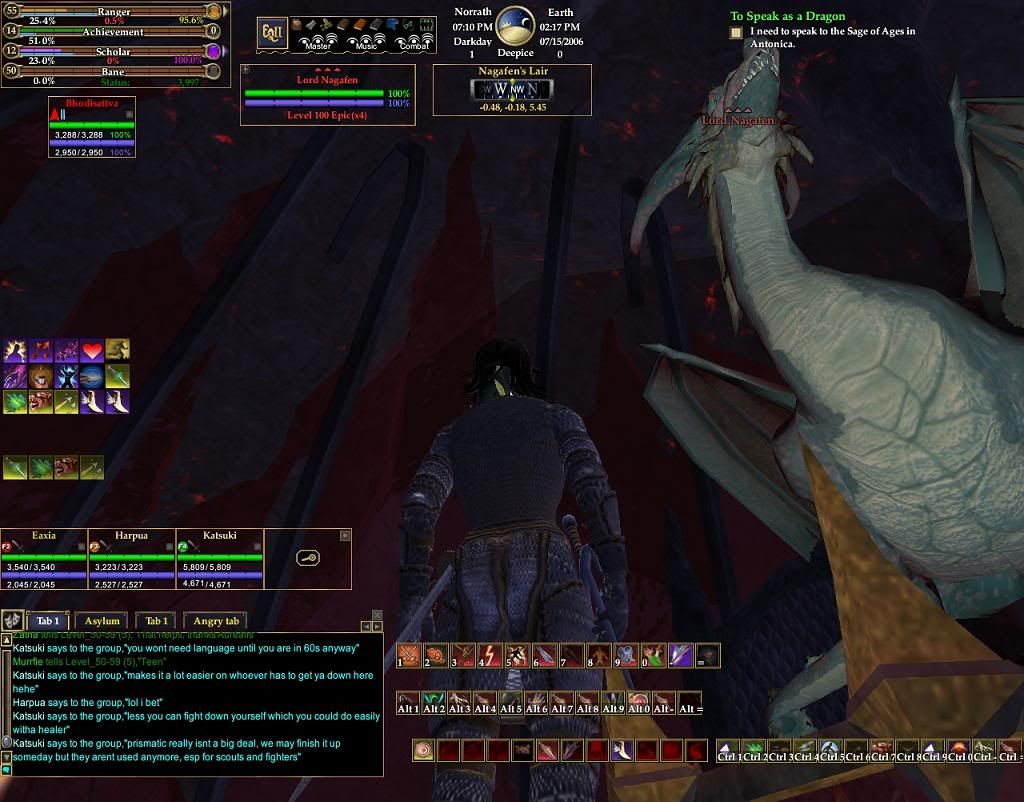This screenshot has width=1024, height=802.
Task: Use the Alt 2 green wings ability
Action: [x=435, y=702]
